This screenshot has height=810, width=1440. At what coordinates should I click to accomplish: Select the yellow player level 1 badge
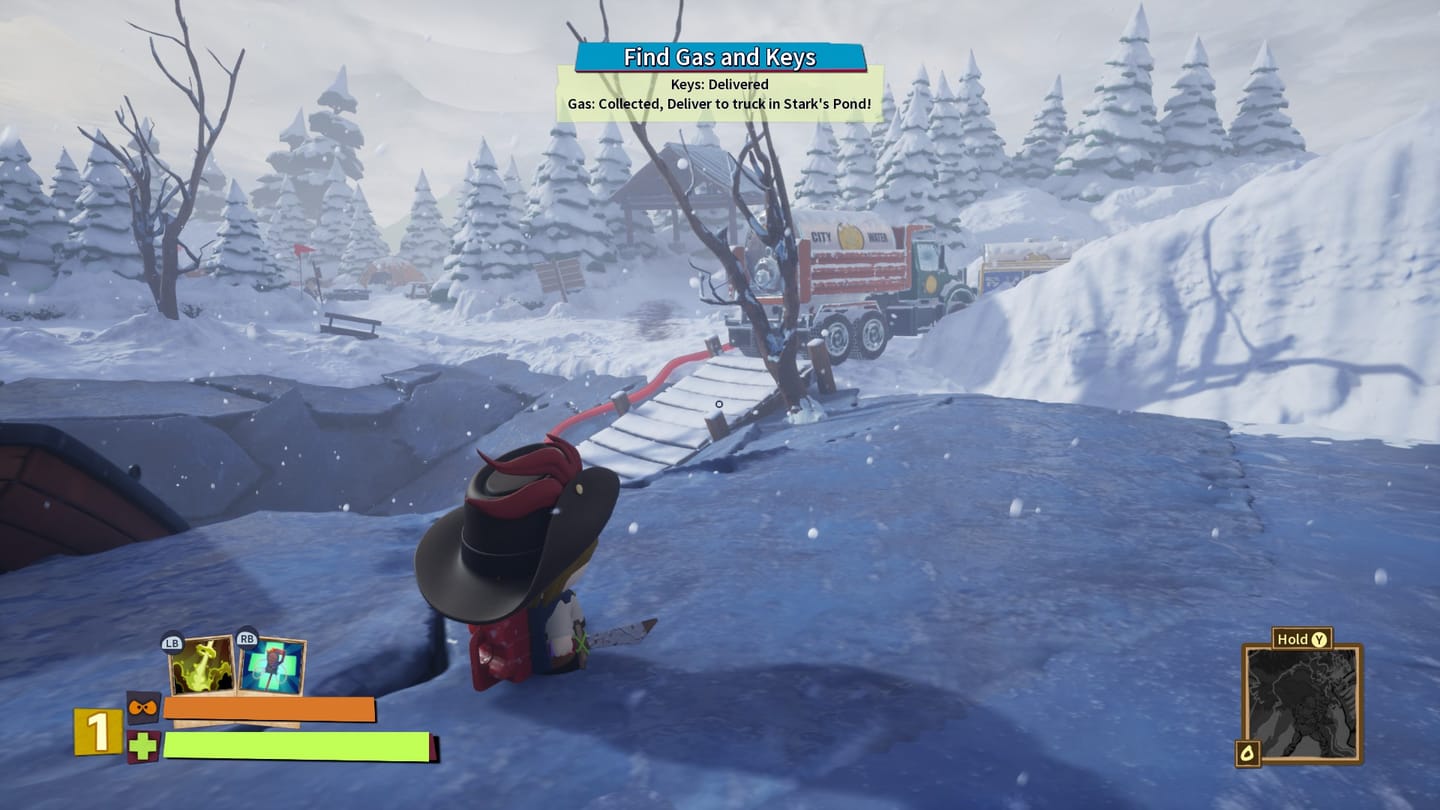coord(97,732)
